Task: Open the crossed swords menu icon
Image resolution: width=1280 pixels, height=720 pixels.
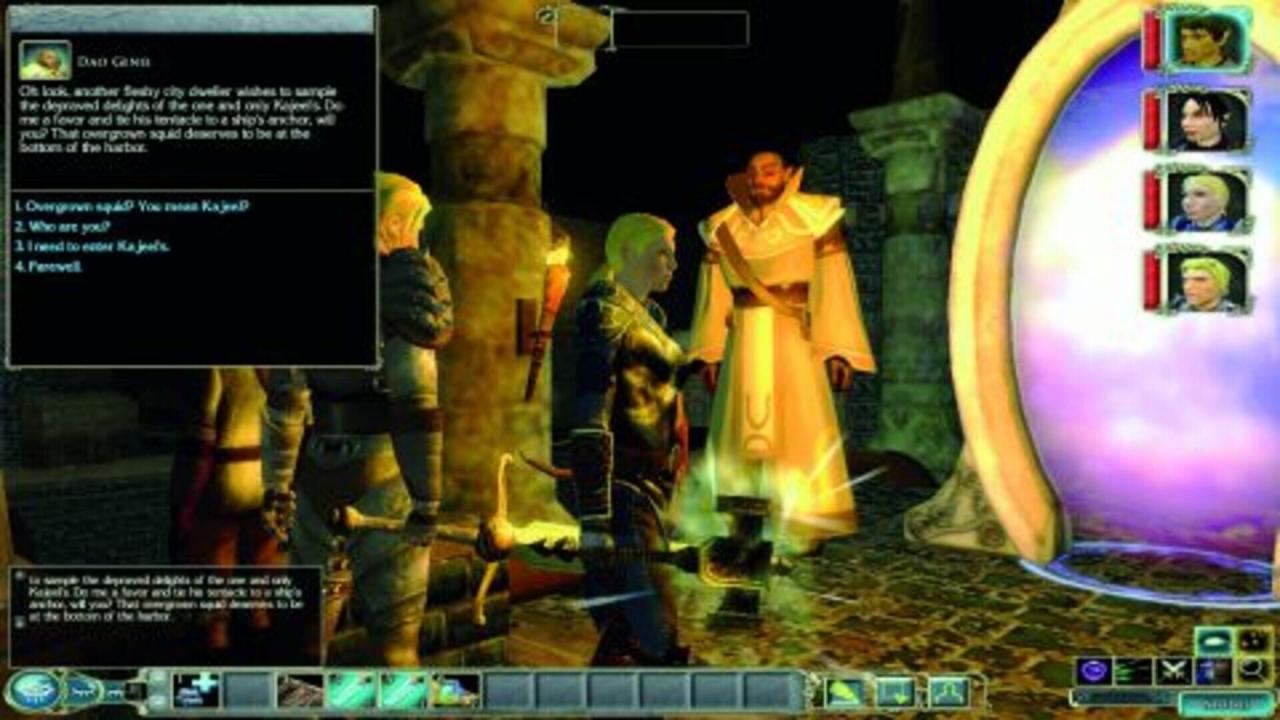Action: coord(1171,670)
